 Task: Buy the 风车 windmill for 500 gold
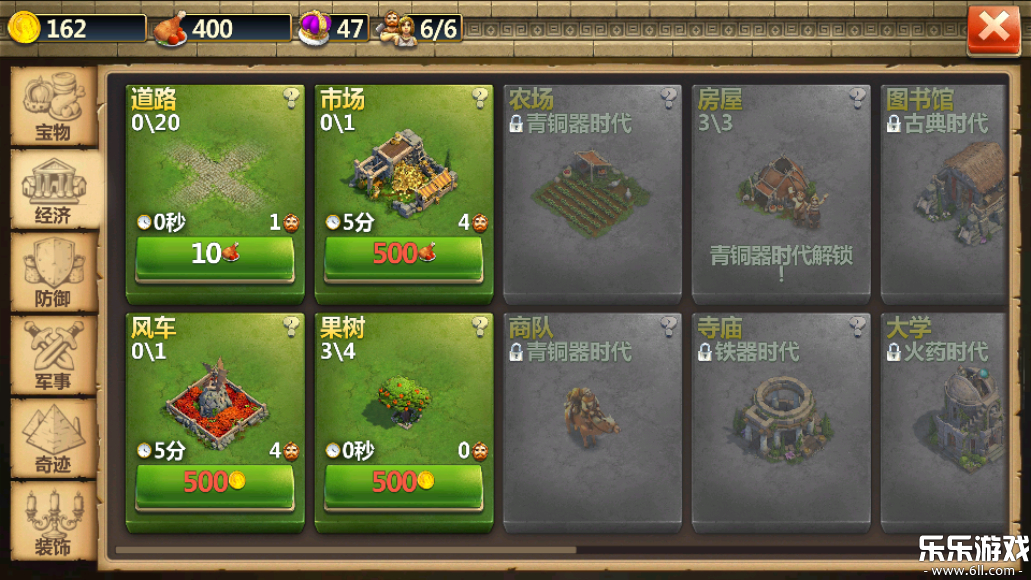click(x=215, y=484)
